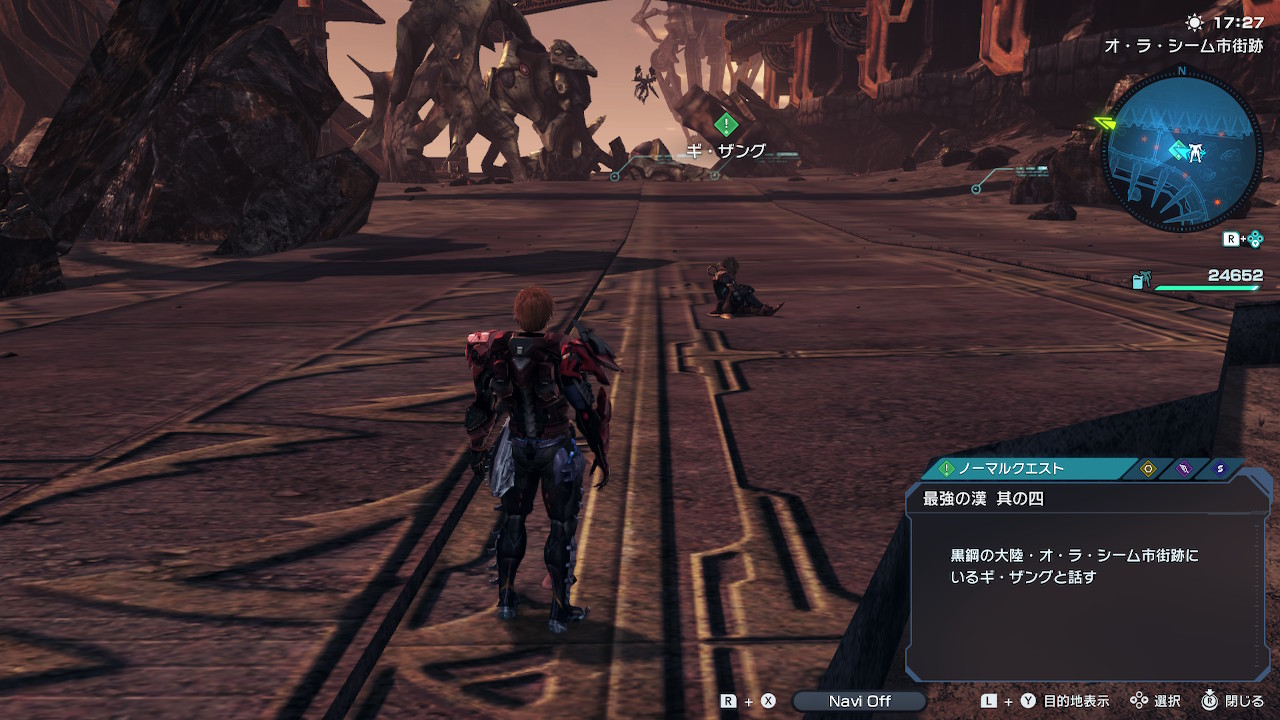Toggle the Navi Off button
The width and height of the screenshot is (1280, 720).
859,701
